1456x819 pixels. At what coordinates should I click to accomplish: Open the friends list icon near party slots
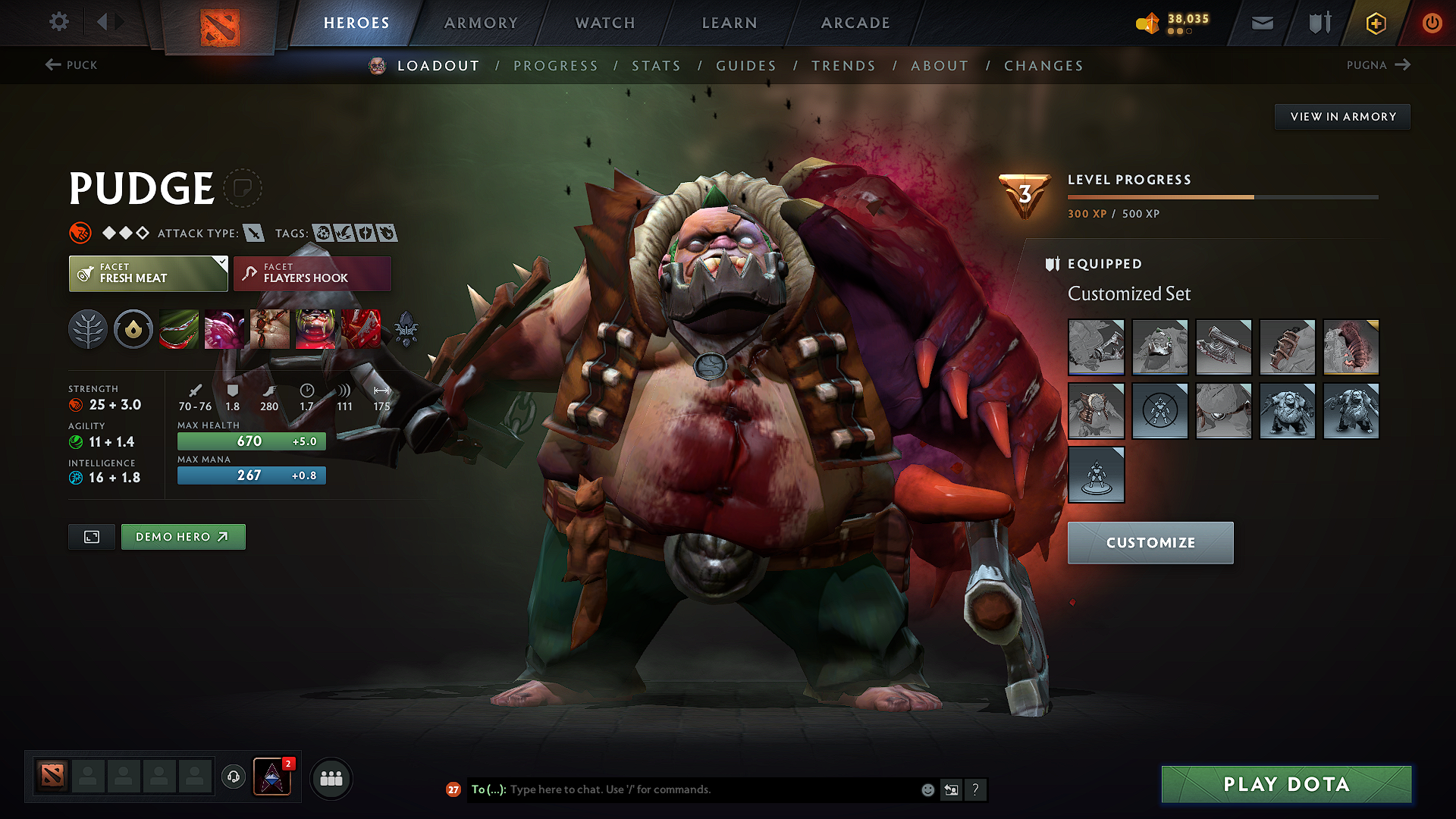pos(331,777)
